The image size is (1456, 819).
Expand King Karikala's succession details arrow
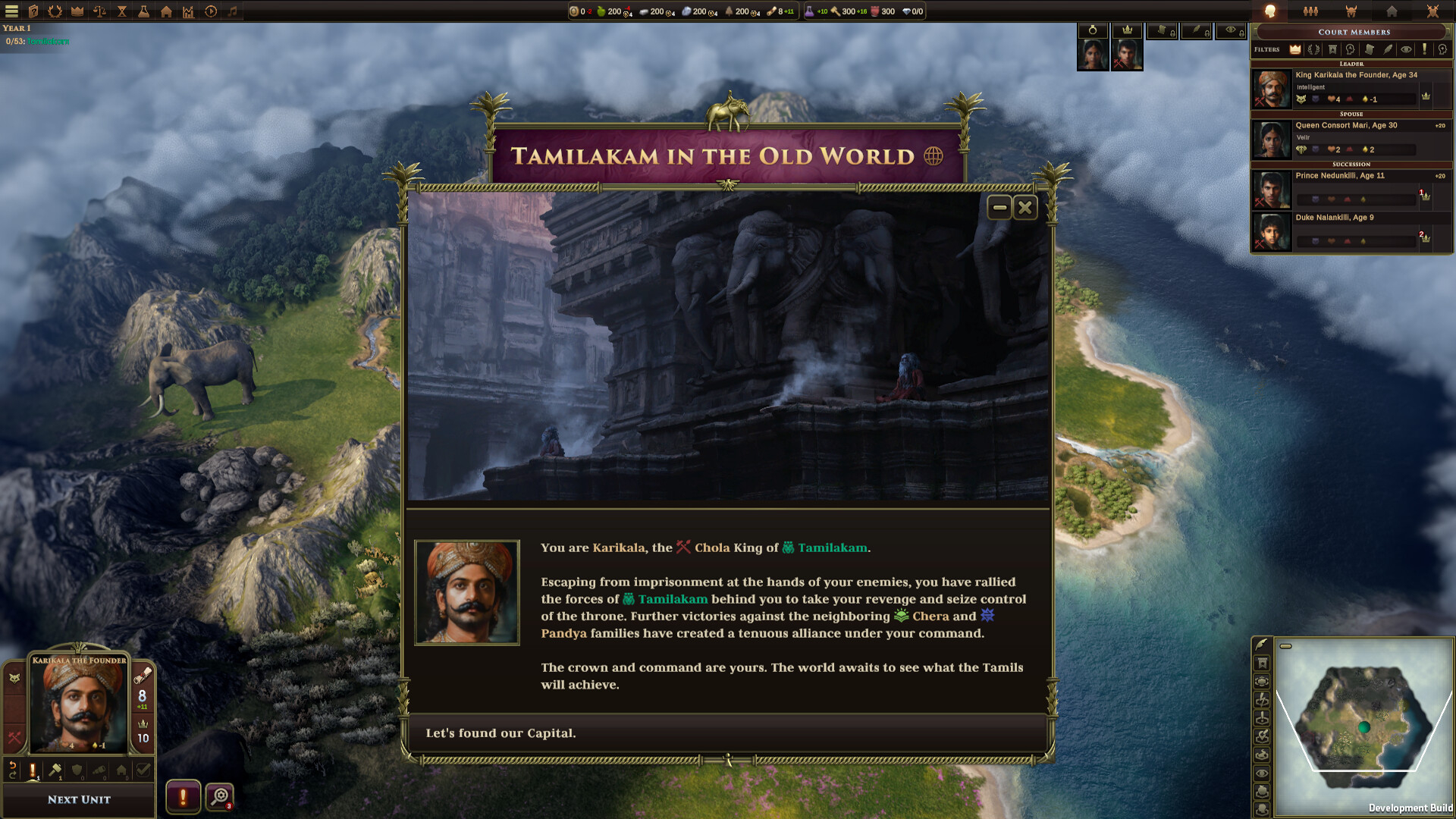coord(1426,97)
